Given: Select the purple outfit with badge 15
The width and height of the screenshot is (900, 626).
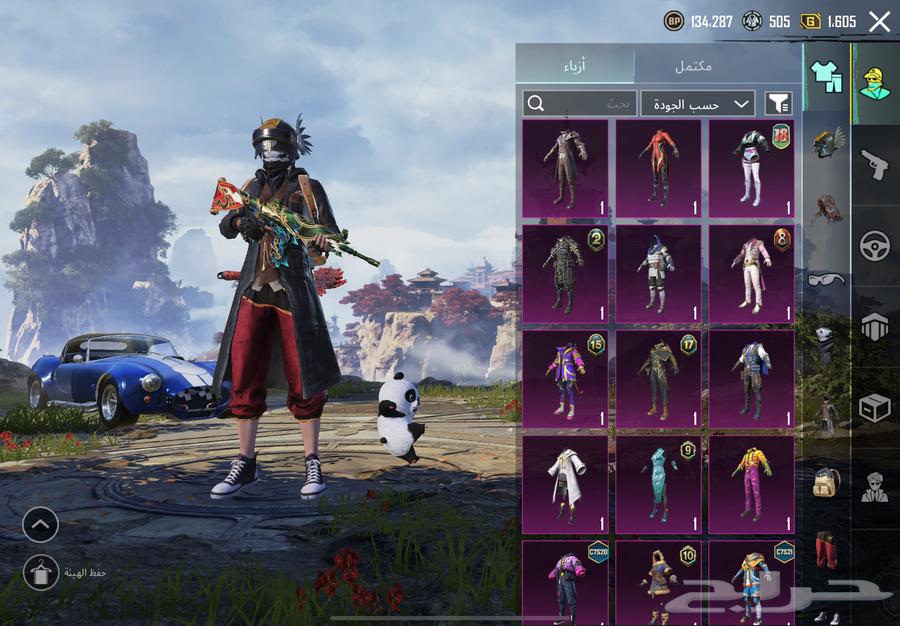Looking at the screenshot, I should pyautogui.click(x=565, y=379).
